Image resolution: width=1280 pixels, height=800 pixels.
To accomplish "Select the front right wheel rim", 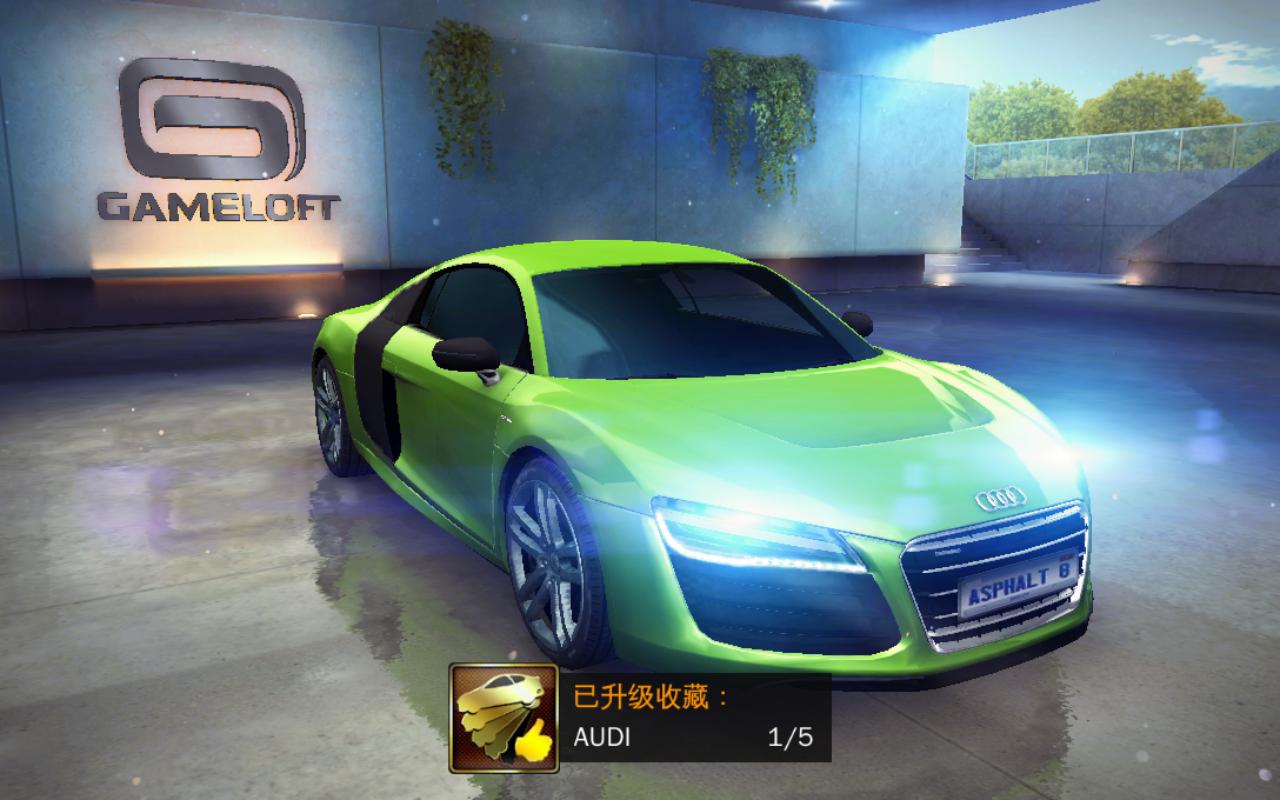I will [548, 560].
